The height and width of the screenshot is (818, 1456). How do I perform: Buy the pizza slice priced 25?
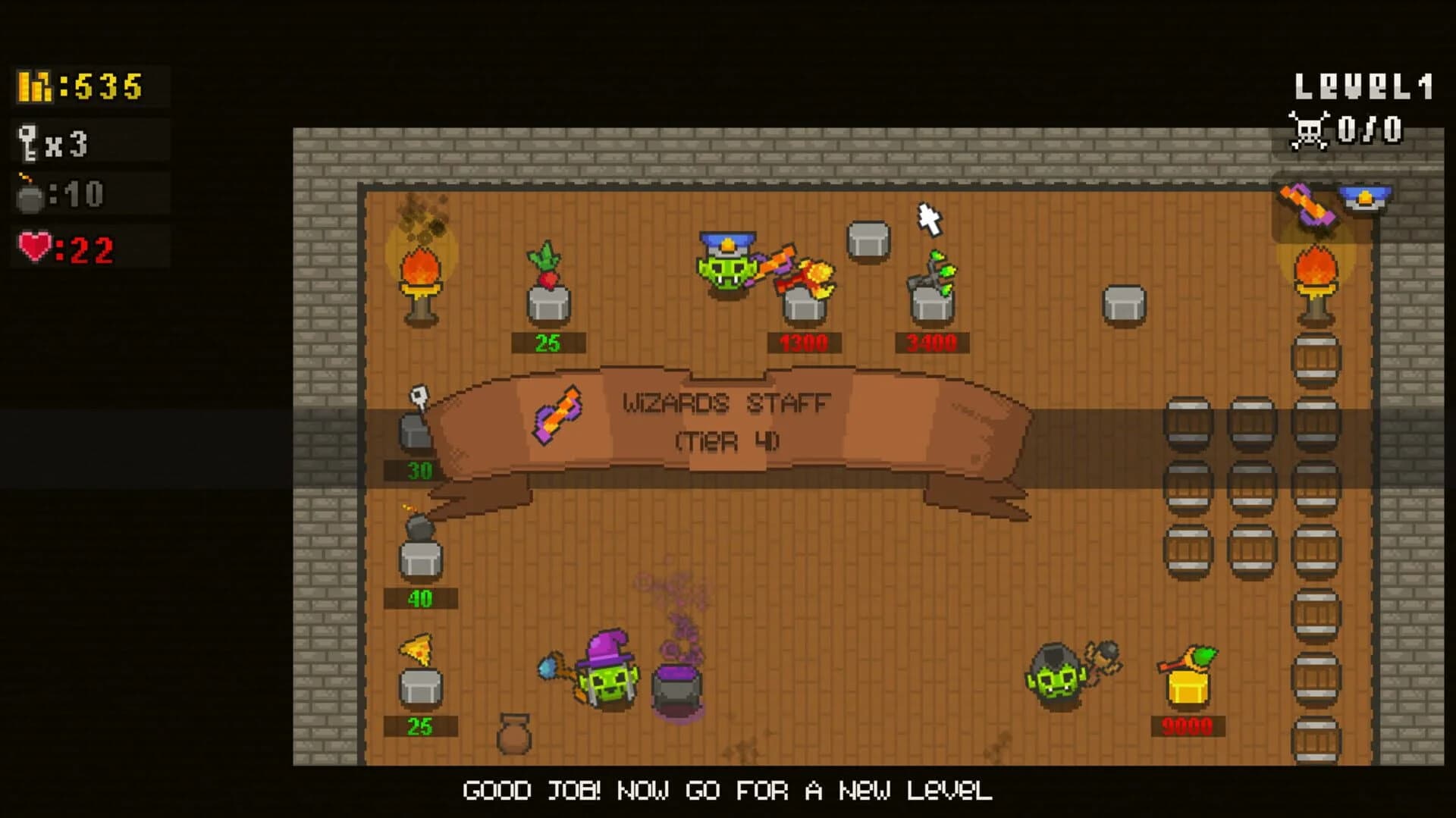pos(416,648)
